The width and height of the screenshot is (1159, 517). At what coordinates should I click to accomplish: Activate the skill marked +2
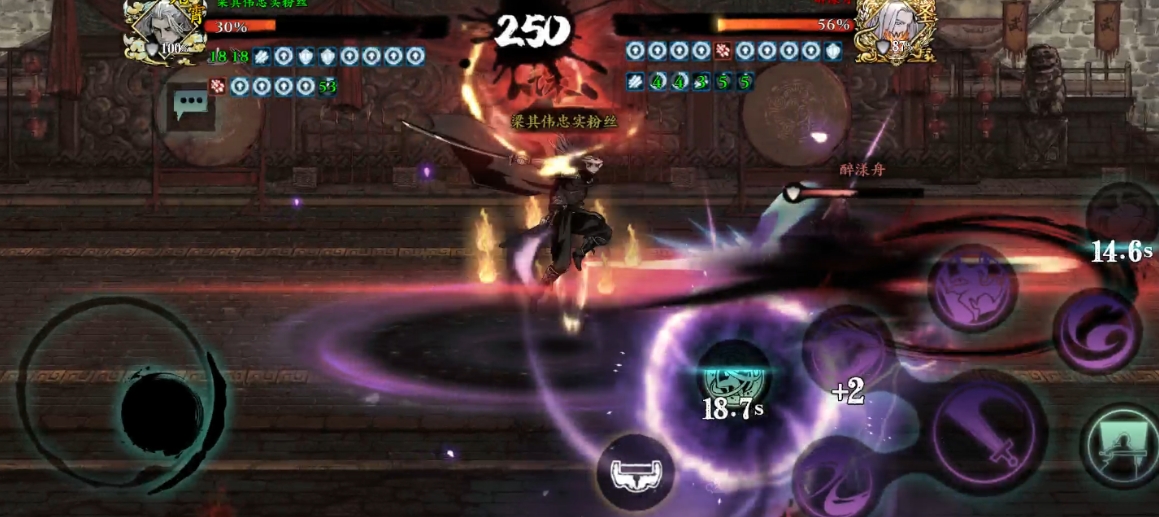click(848, 351)
